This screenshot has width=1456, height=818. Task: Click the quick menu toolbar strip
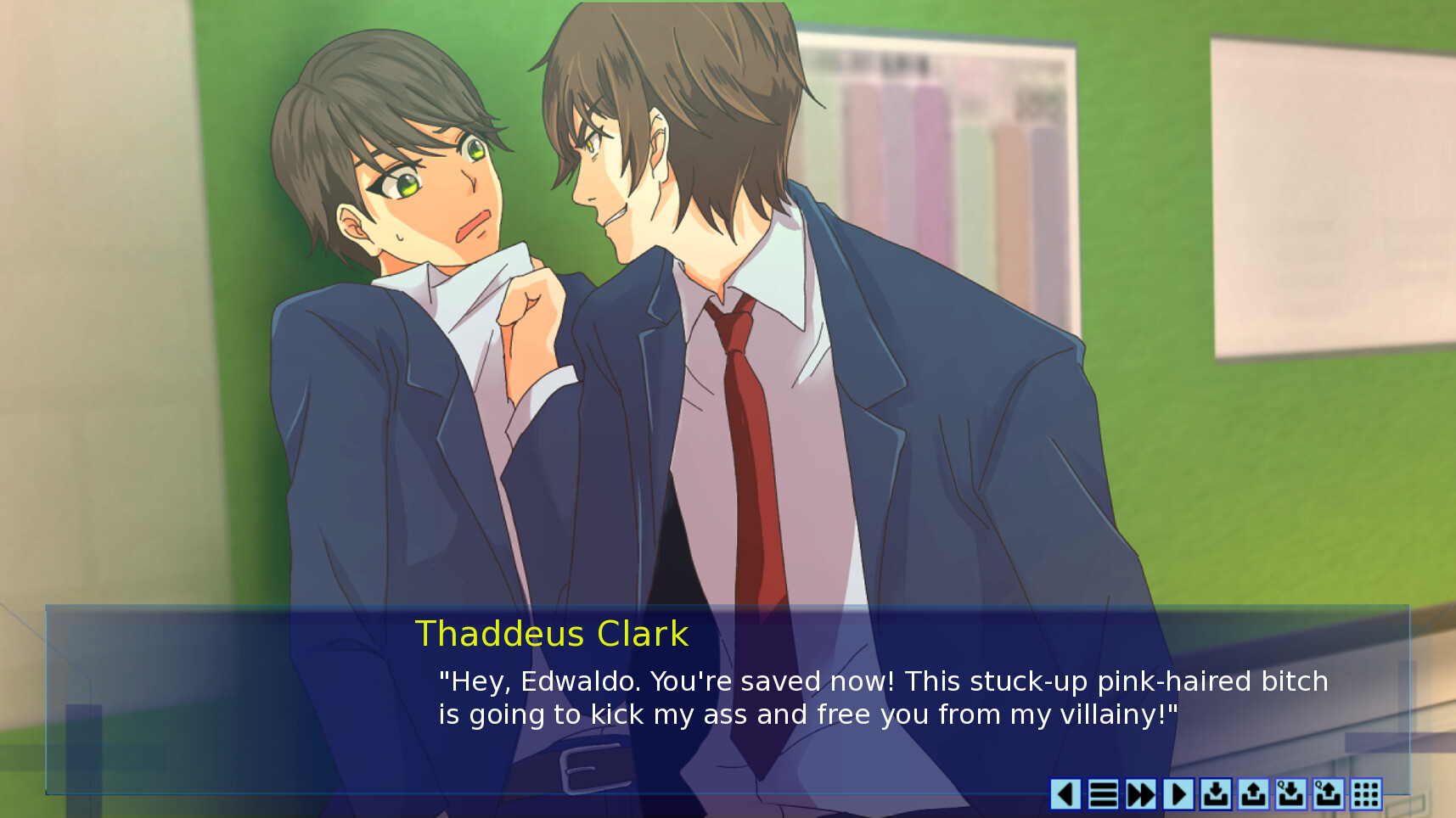[x=1214, y=795]
